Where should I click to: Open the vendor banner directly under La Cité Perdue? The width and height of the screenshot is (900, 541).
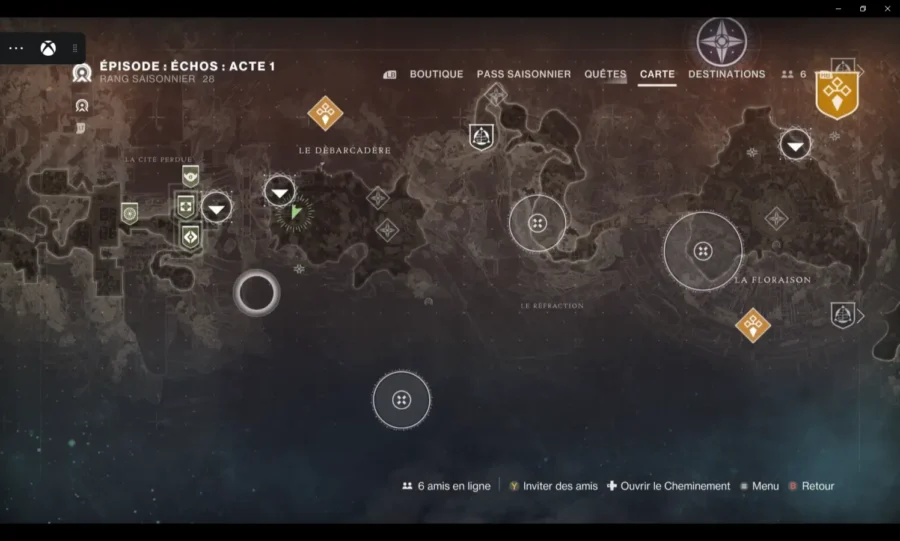tap(190, 176)
